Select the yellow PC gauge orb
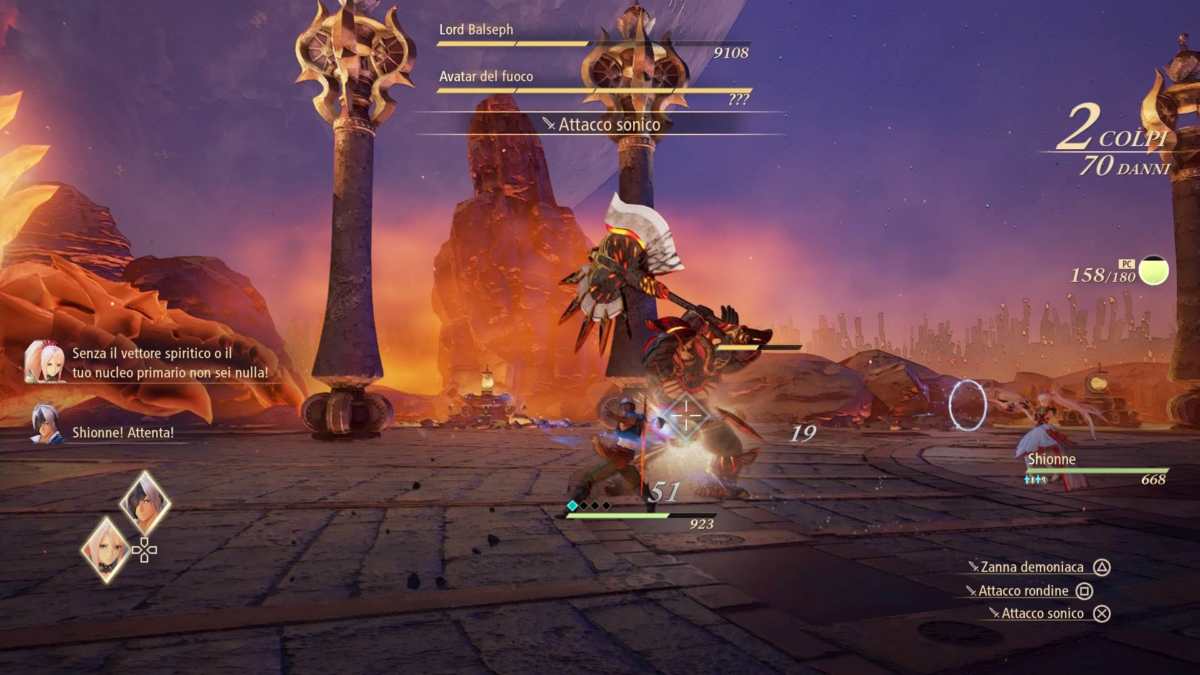This screenshot has width=1200, height=675. 1153,270
